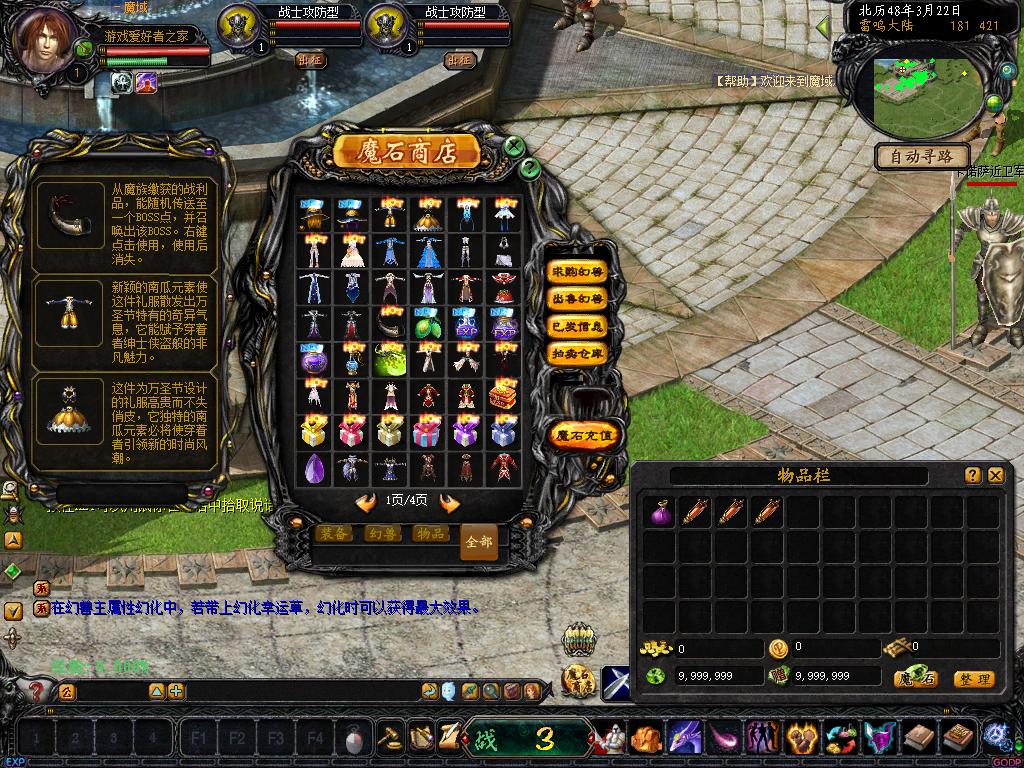Open the shop's green question mark help
The height and width of the screenshot is (768, 1024).
coord(530,168)
